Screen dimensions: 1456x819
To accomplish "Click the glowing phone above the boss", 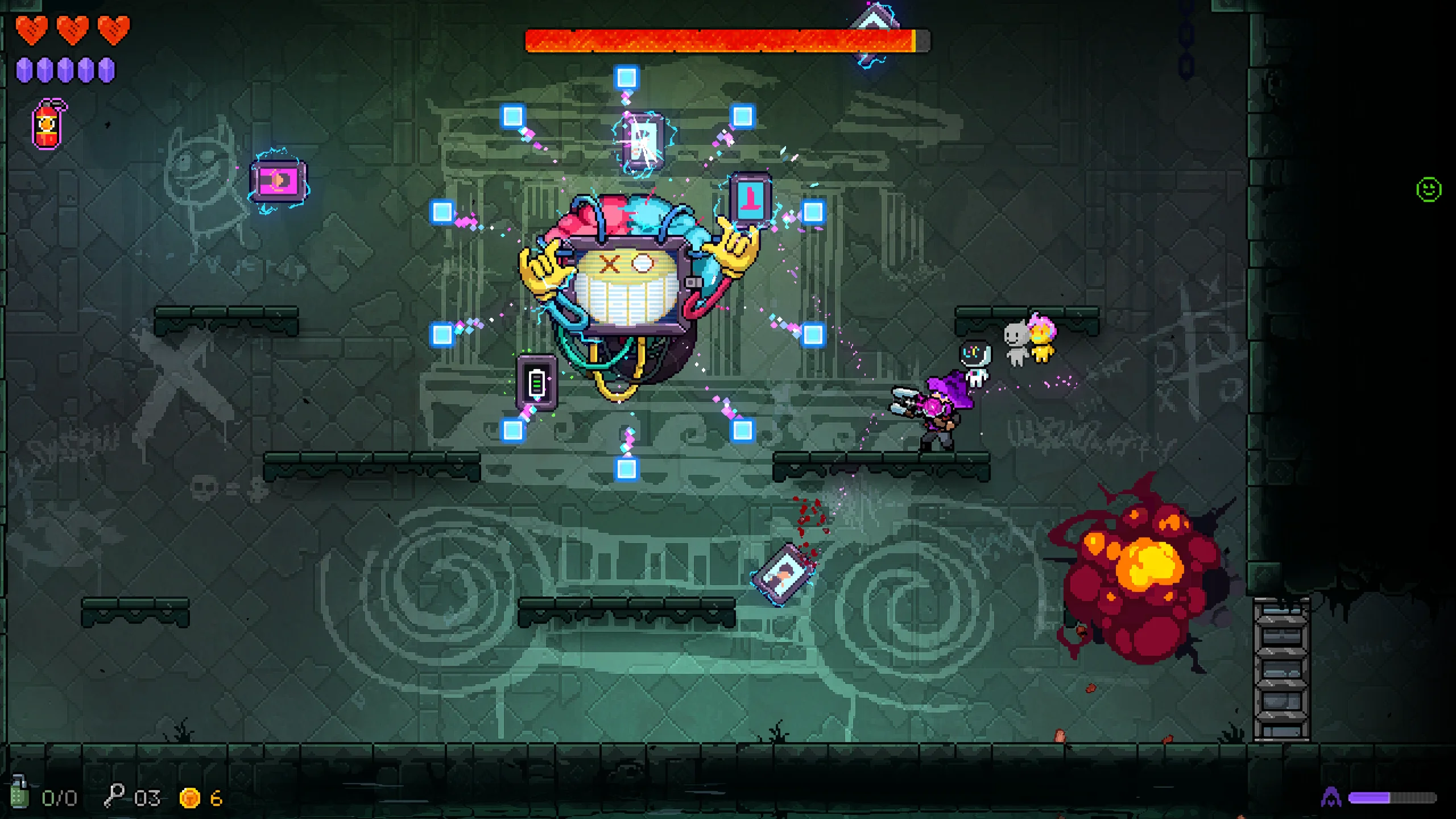I will (643, 142).
